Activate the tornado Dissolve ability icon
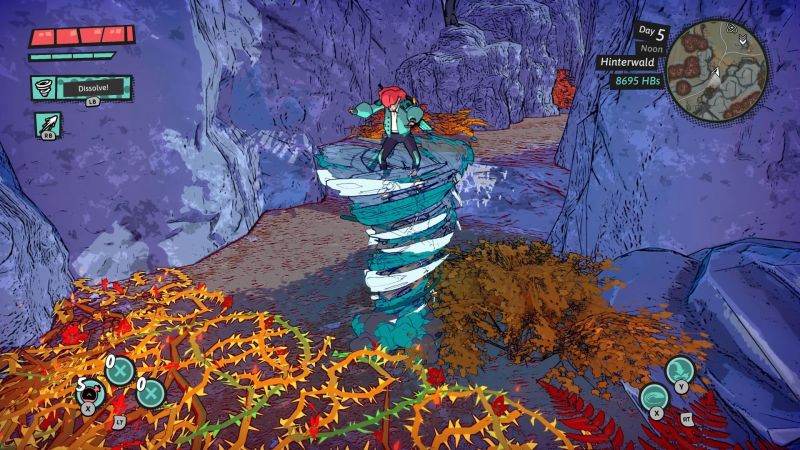 pyautogui.click(x=46, y=87)
